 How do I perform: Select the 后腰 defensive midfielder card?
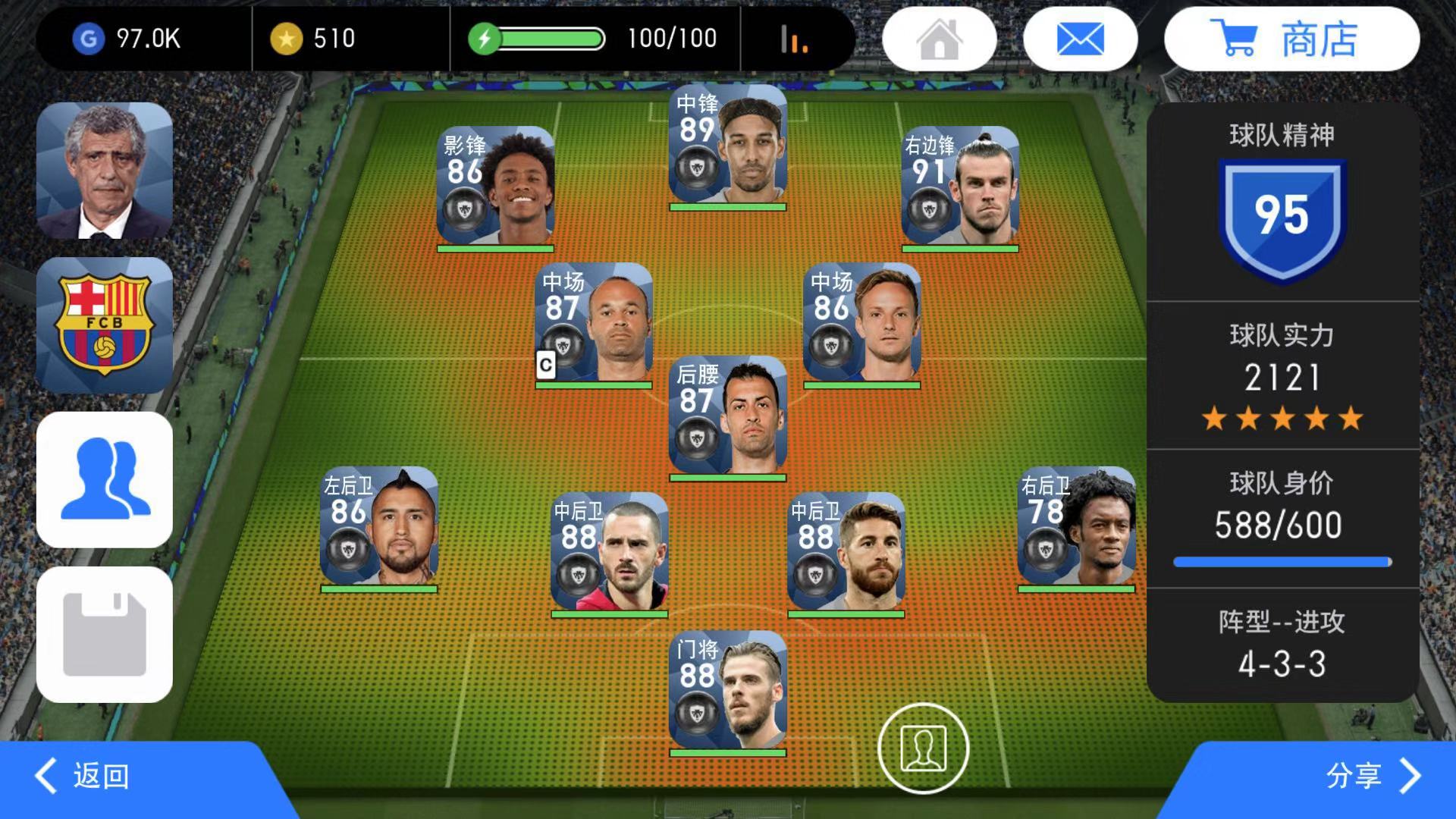(728, 417)
